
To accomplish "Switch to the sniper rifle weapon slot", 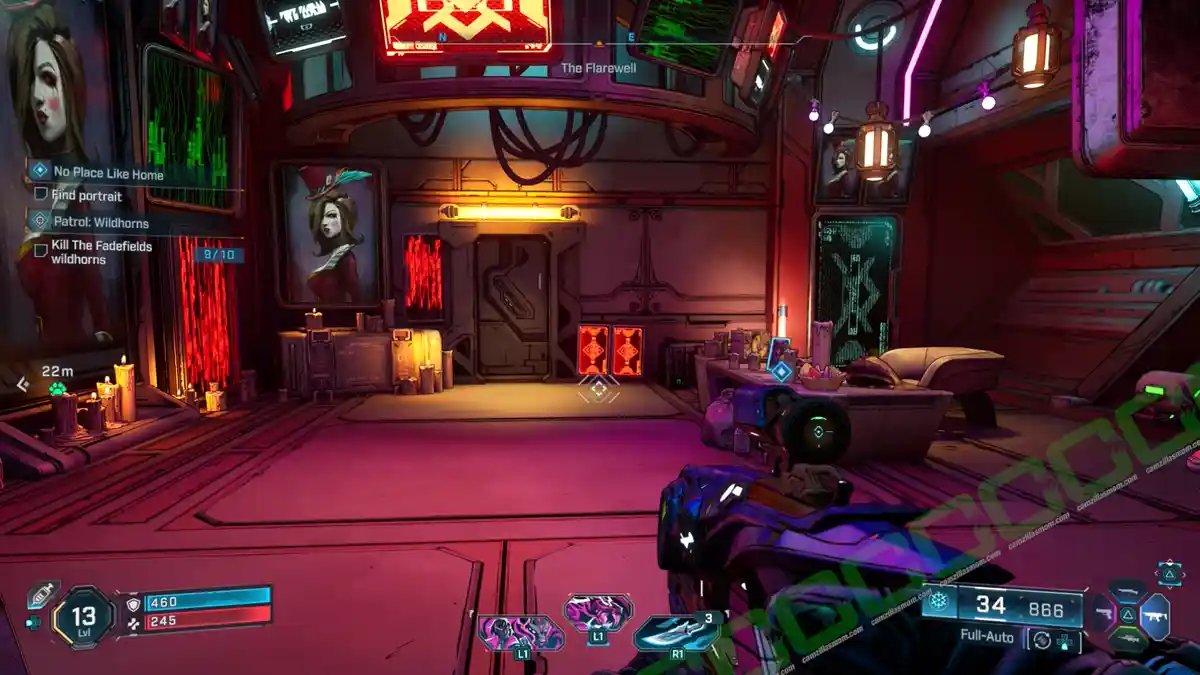I will (1127, 638).
